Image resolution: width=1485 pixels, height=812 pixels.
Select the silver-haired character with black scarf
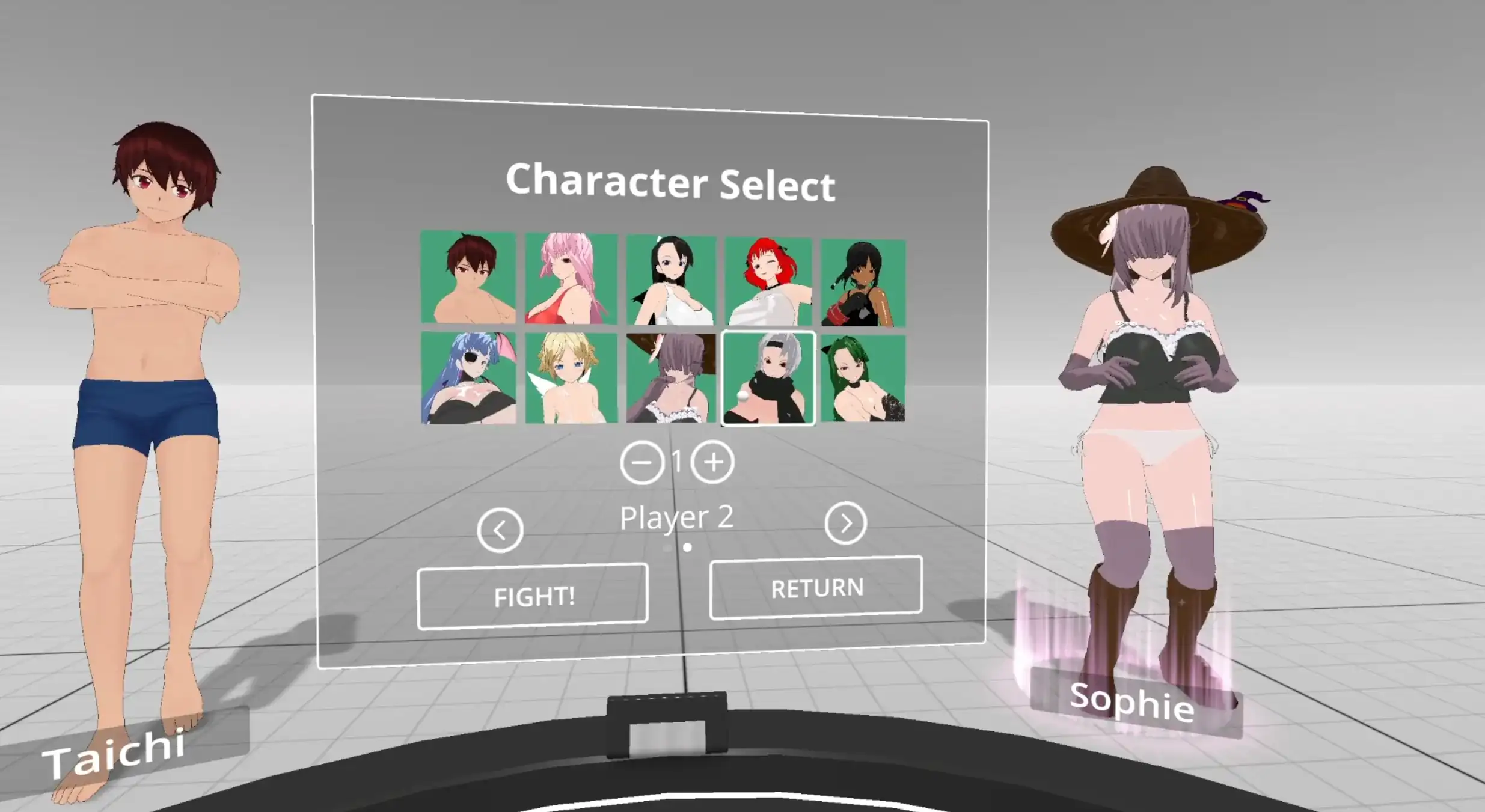pos(768,378)
